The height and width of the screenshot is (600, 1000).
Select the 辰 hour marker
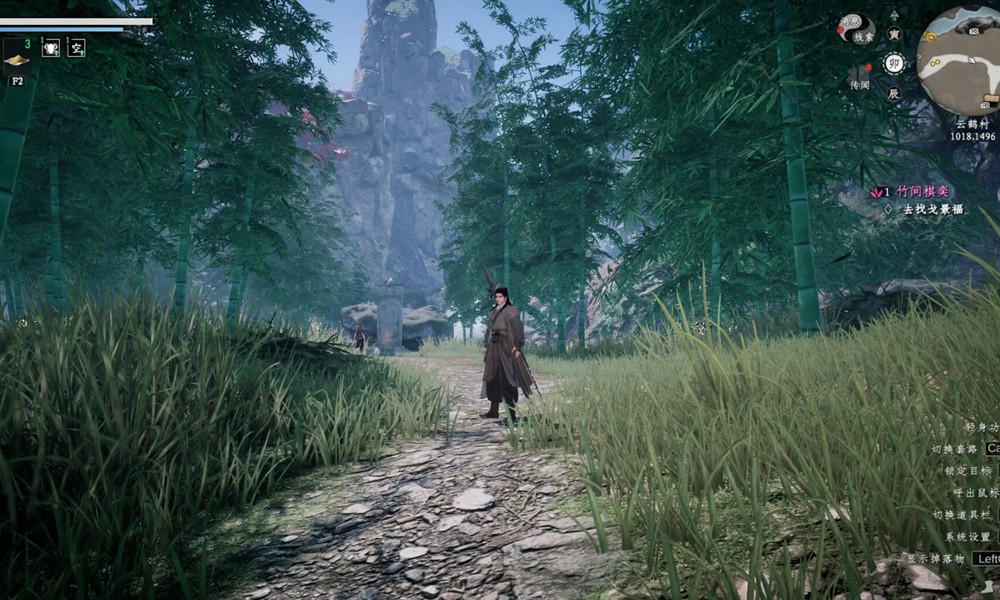coord(894,93)
